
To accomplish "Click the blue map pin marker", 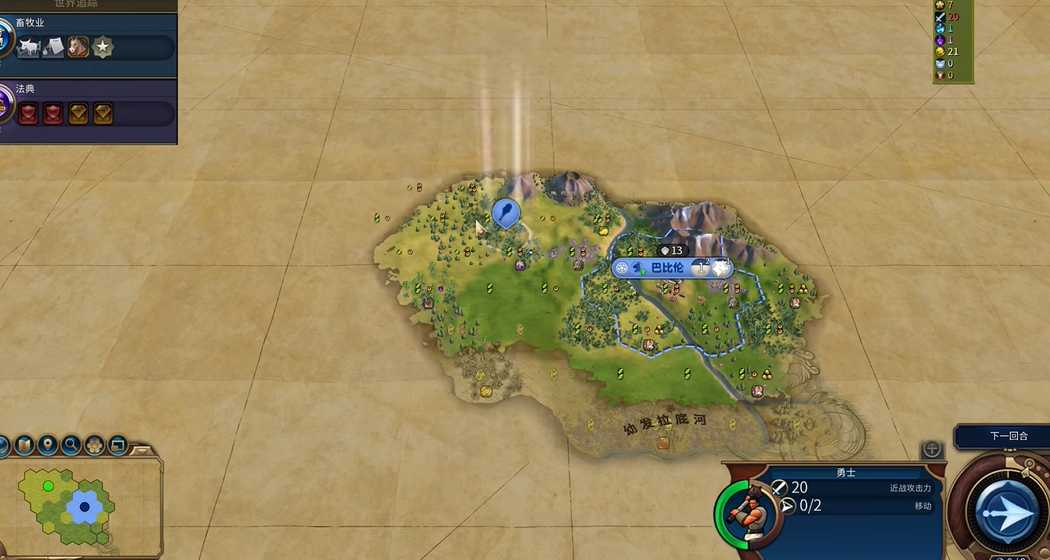I will coord(506,212).
